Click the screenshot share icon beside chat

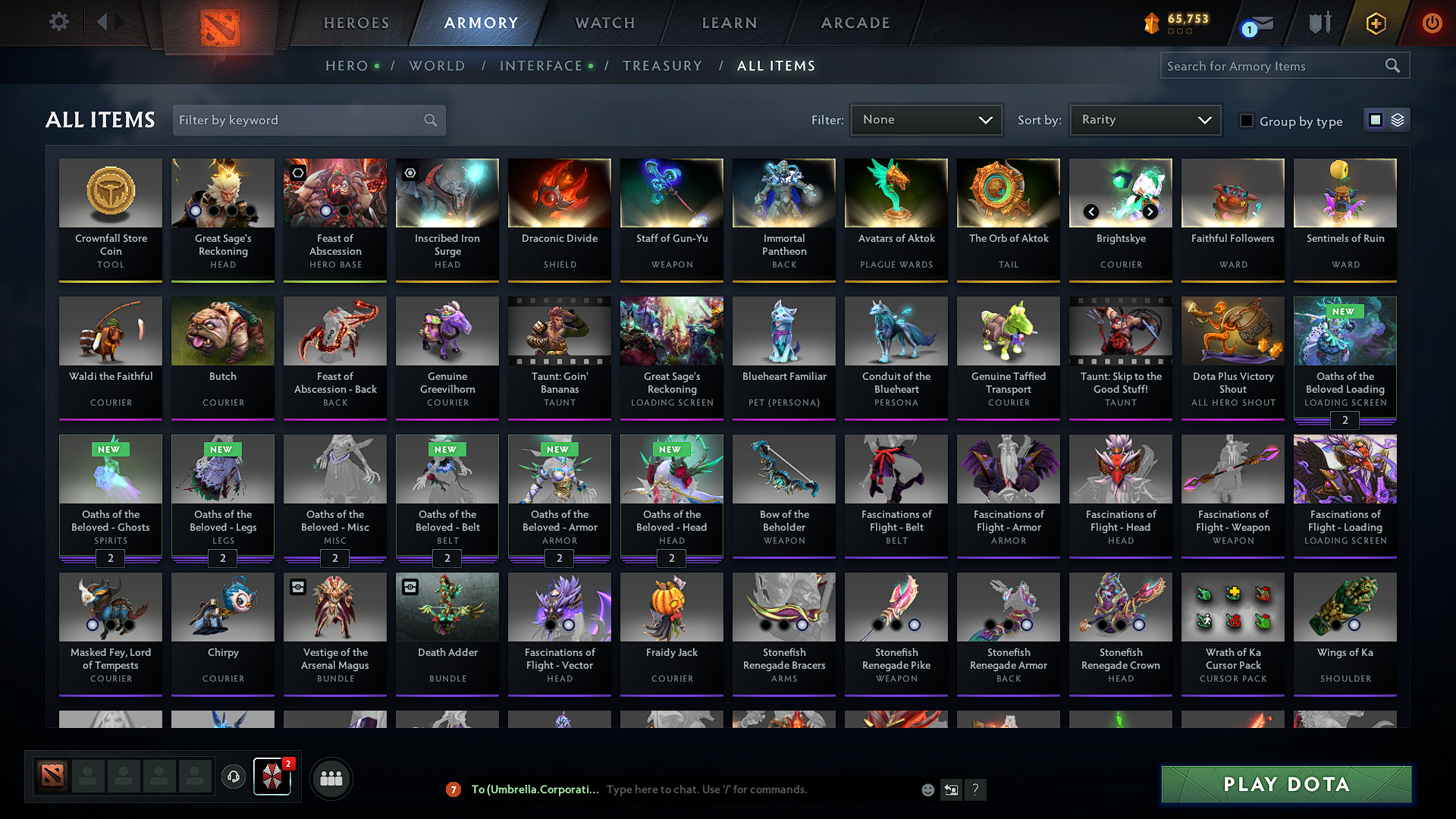coord(952,789)
